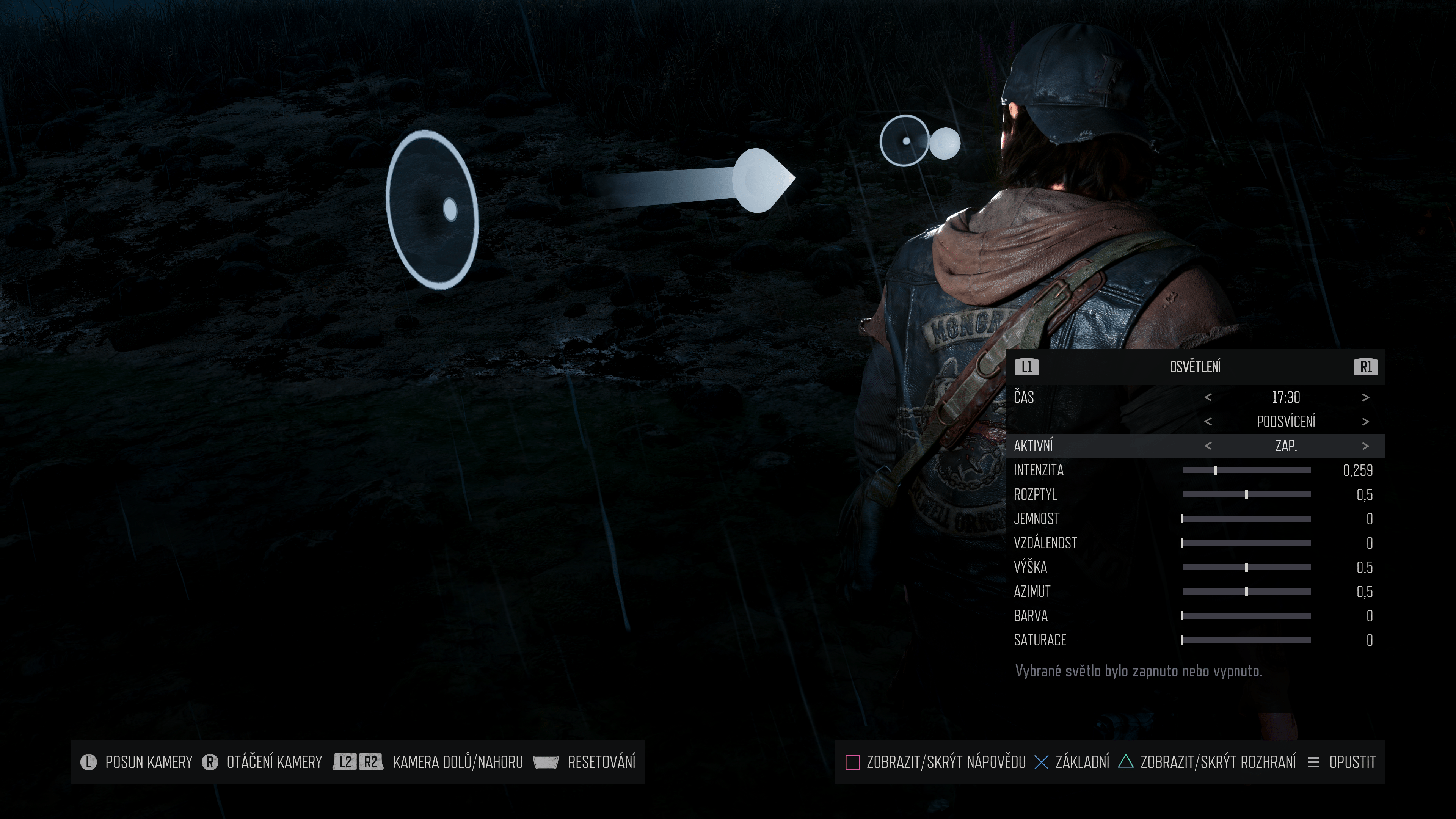Viewport: 1456px width, 819px height.
Task: Decrease ČAS time with left arrow
Action: [1208, 397]
